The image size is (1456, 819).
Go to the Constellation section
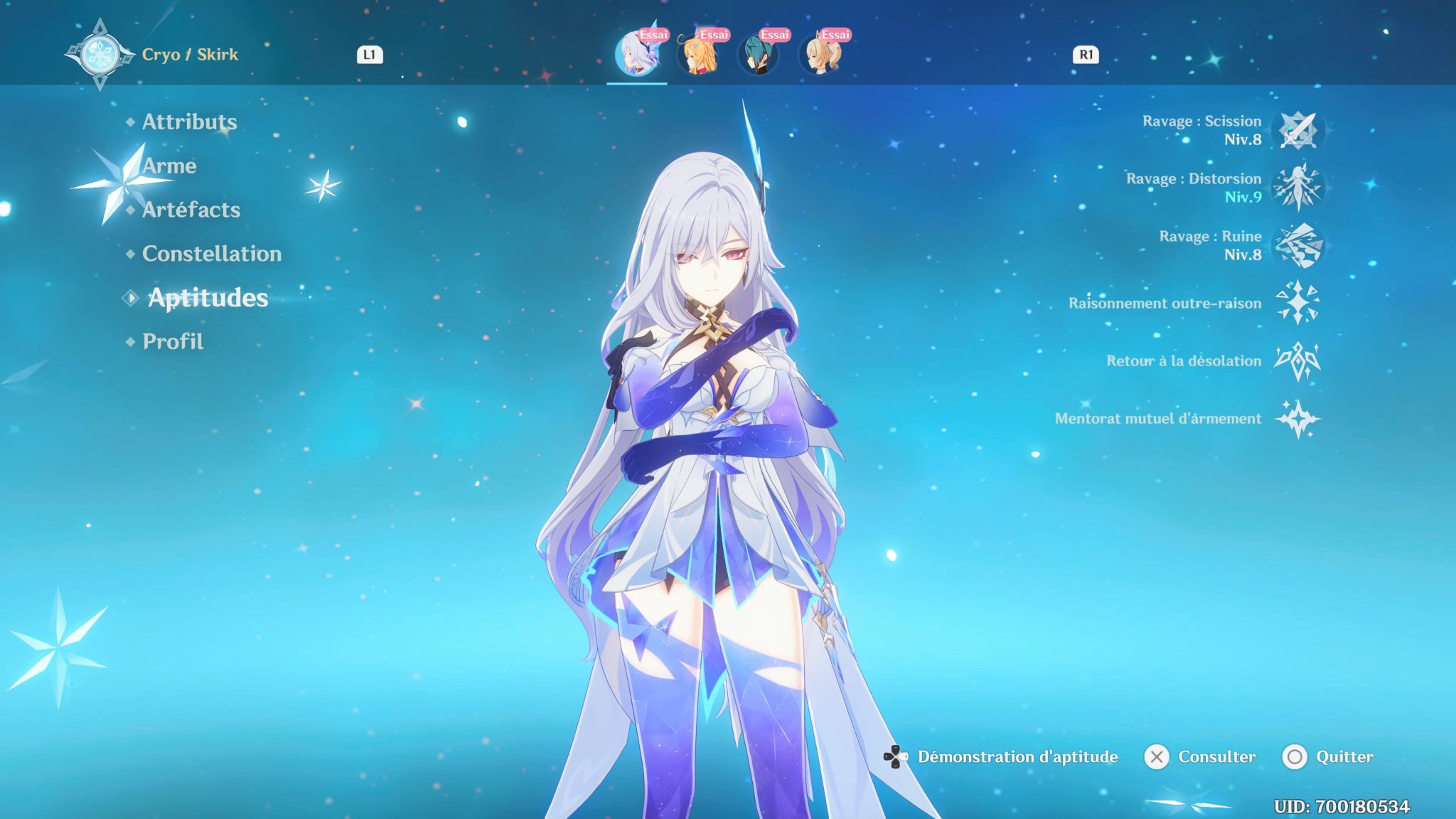[210, 254]
